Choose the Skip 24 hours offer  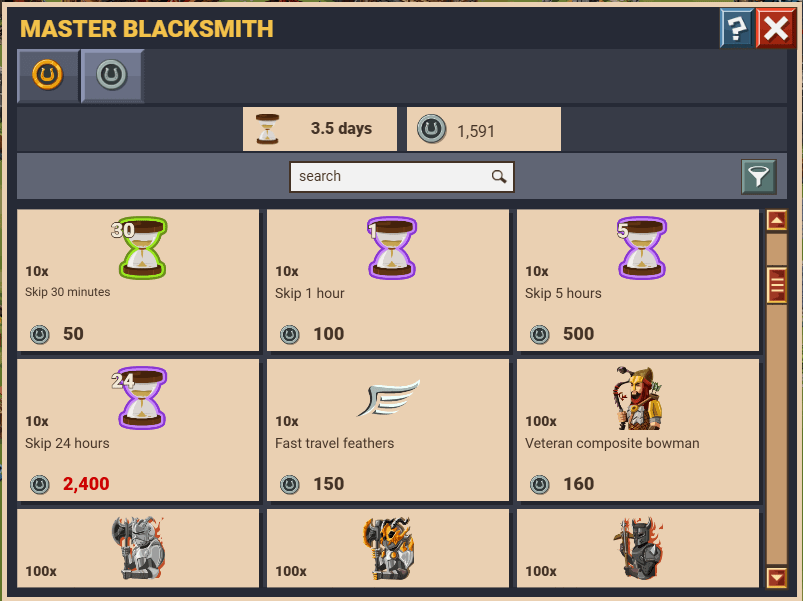point(138,430)
